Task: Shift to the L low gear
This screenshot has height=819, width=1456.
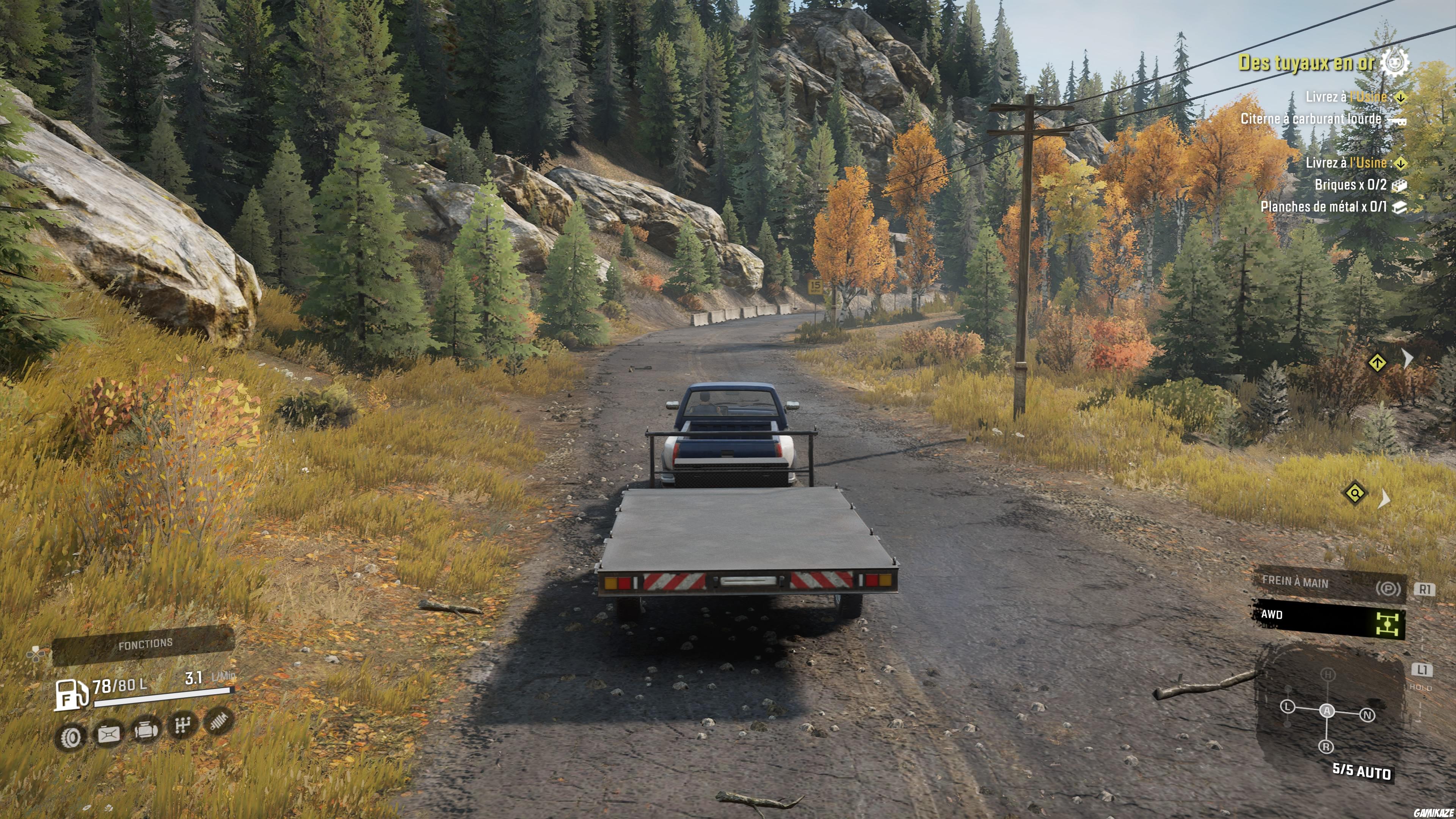Action: [1288, 707]
